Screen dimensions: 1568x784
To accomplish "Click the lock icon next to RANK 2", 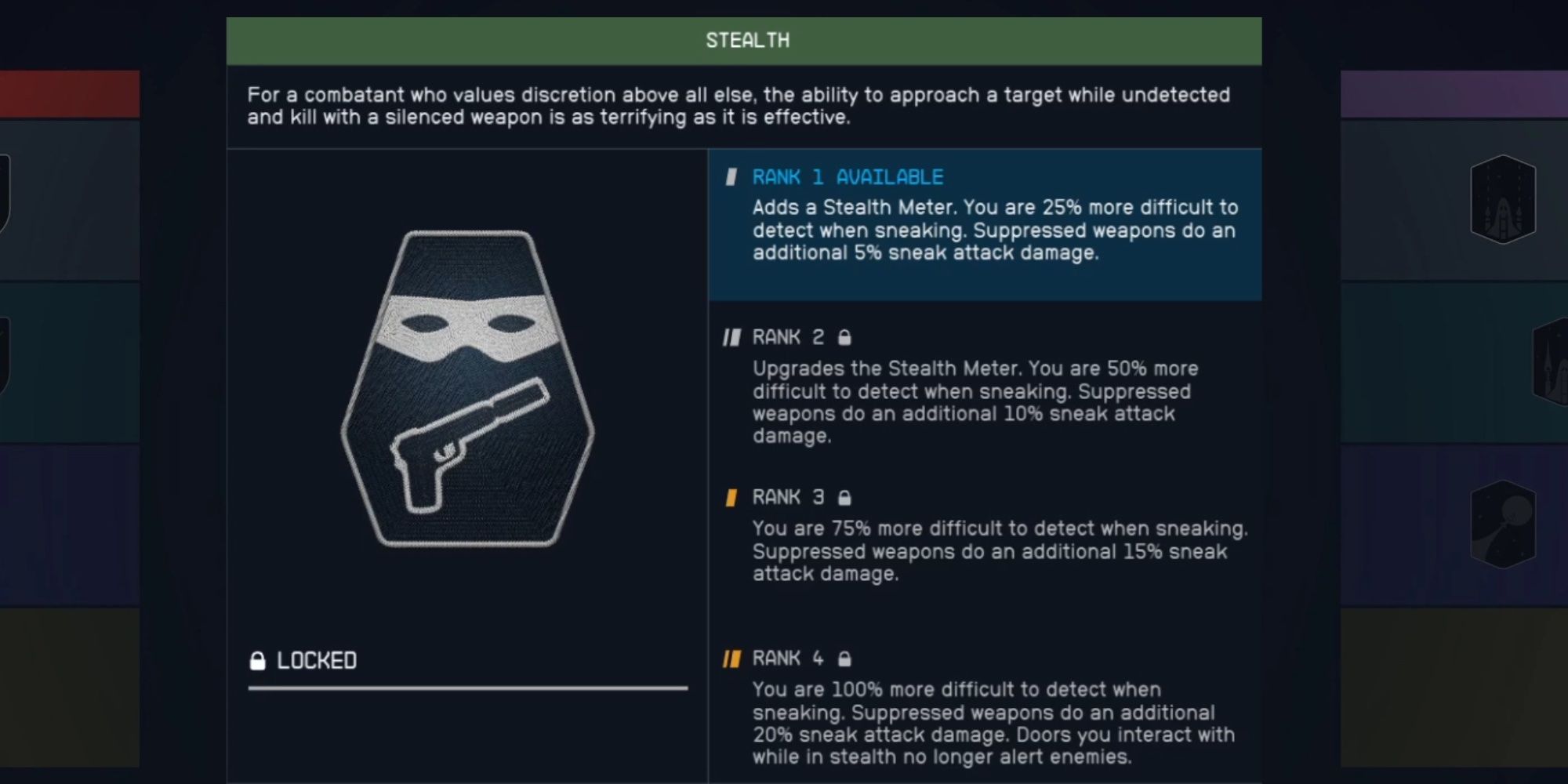I will tap(845, 336).
